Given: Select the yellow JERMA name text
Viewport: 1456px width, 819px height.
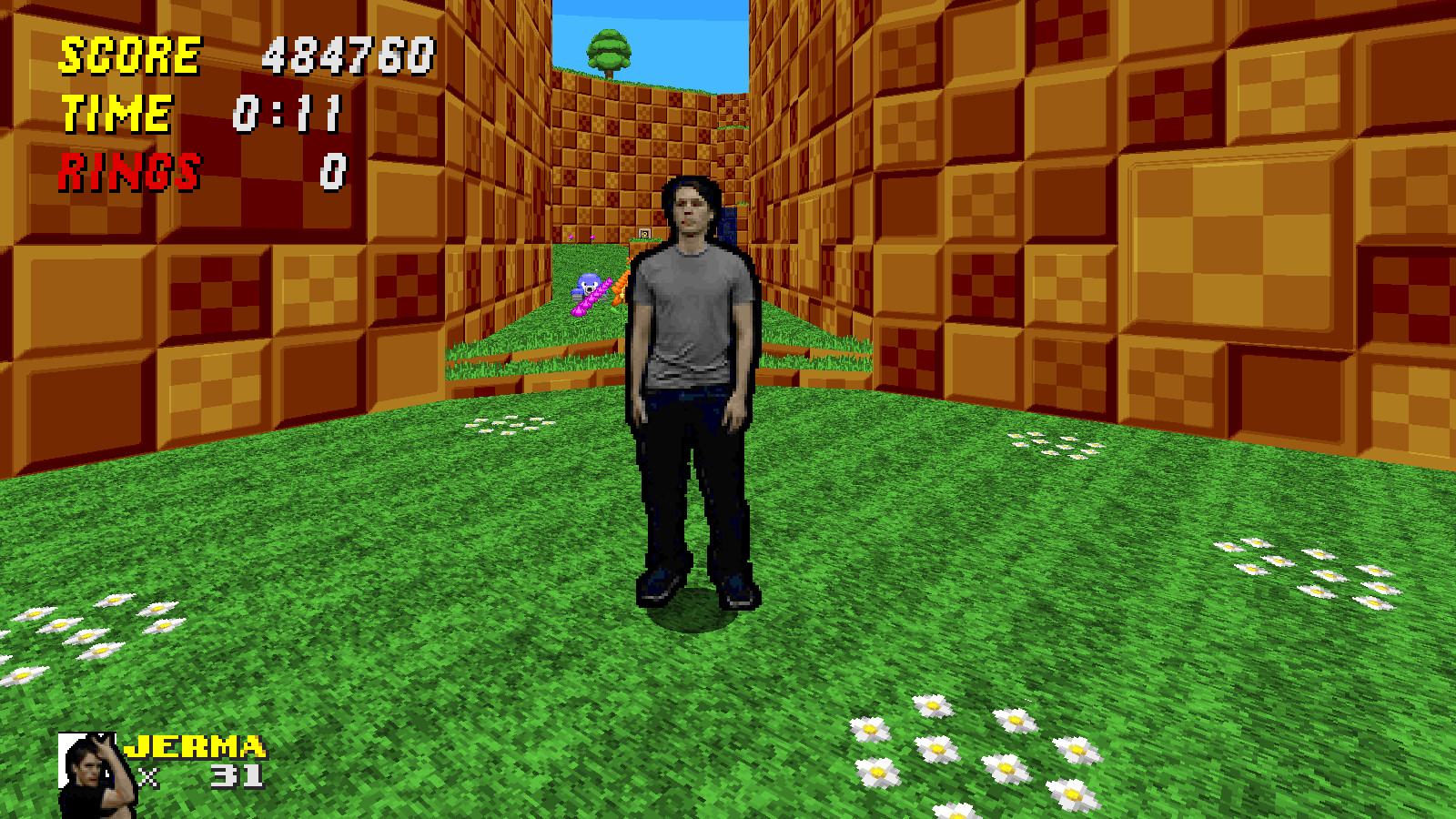Looking at the screenshot, I should [x=195, y=748].
